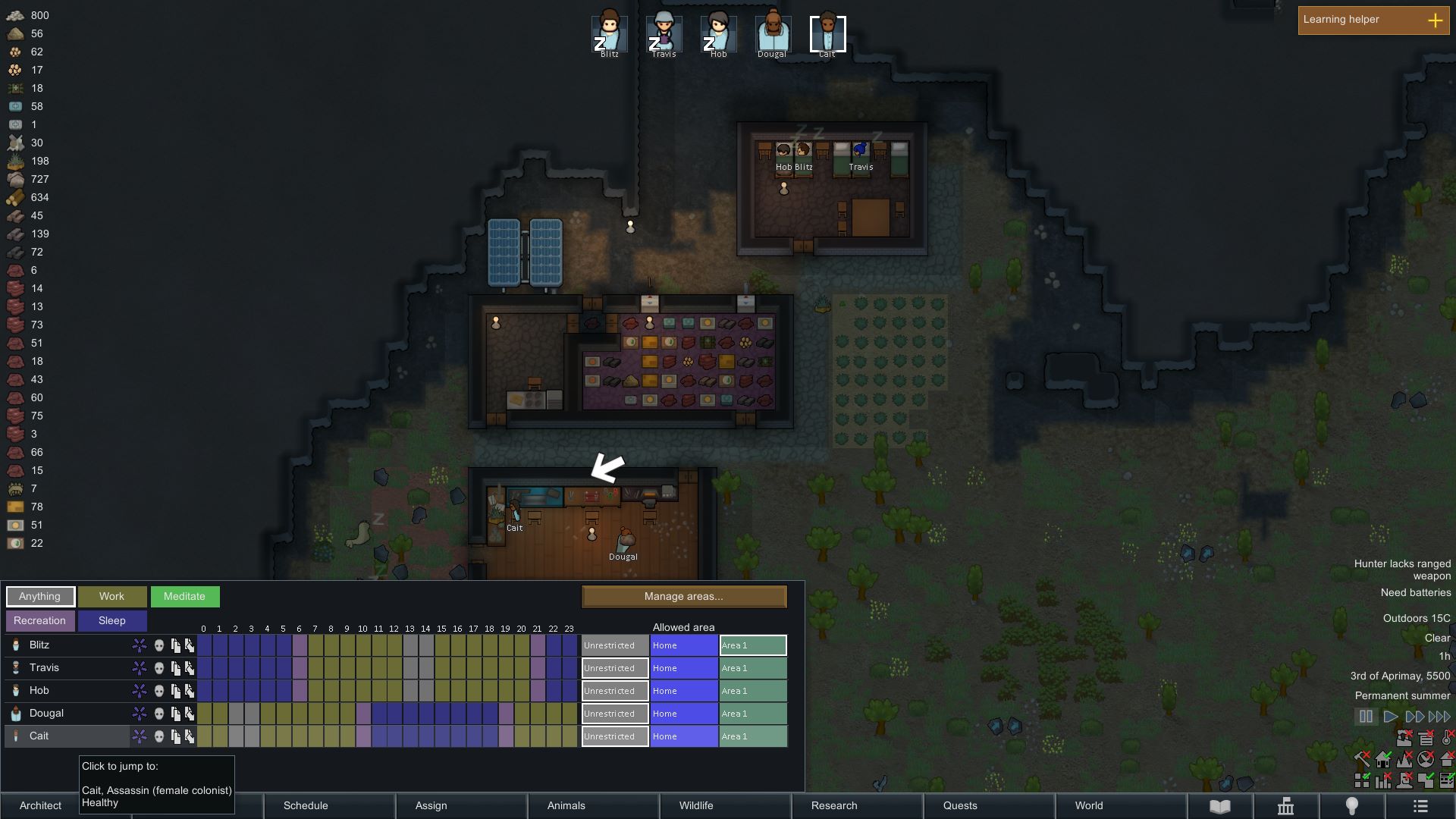Select Cait's portrait in the colonist bar
The width and height of the screenshot is (1456, 819).
pyautogui.click(x=827, y=32)
